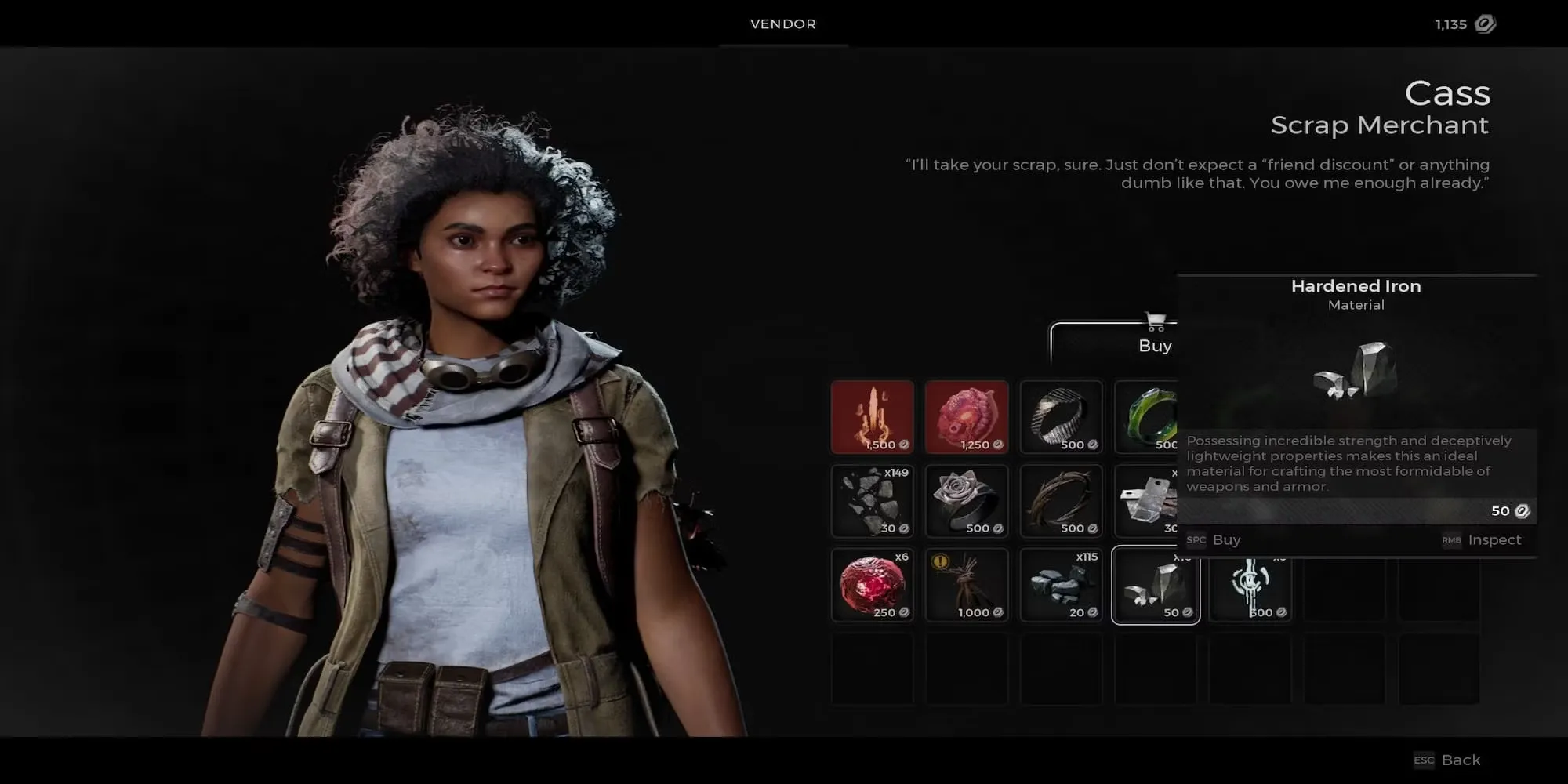Pick the red flame item costing 1,500
This screenshot has height=784, width=1568.
point(873,417)
